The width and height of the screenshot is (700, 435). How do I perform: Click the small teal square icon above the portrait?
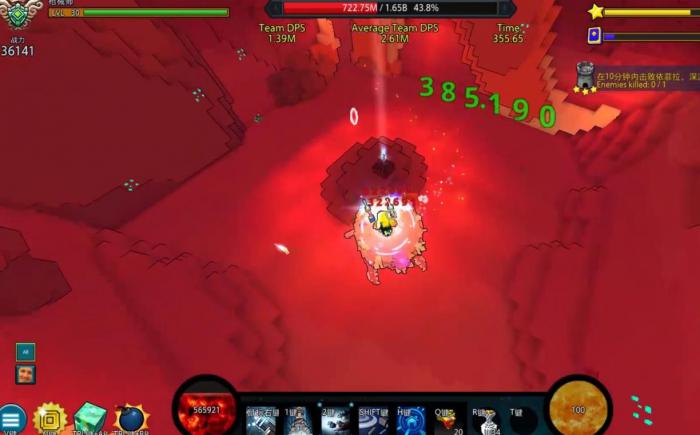[25, 351]
